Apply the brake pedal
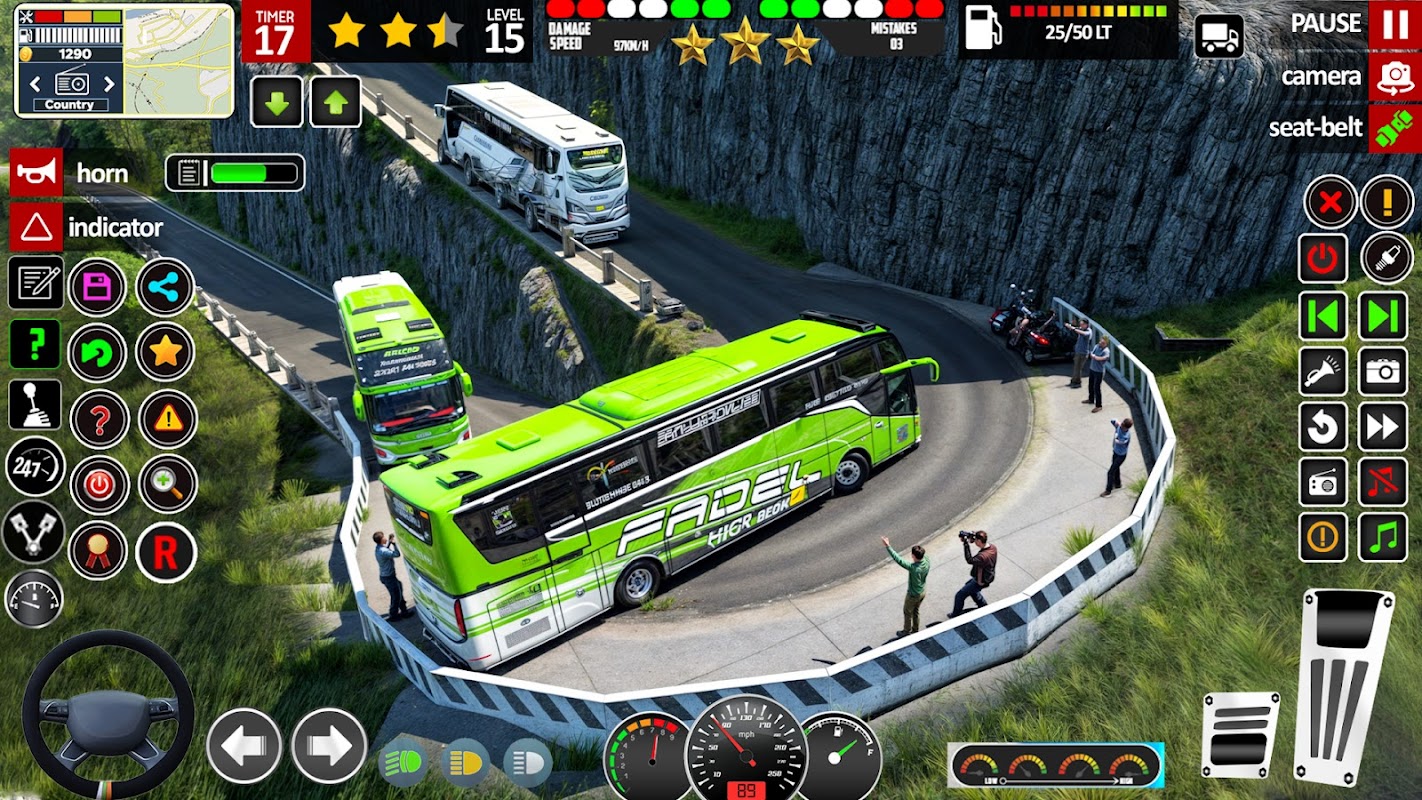The image size is (1422, 800). 1240,734
